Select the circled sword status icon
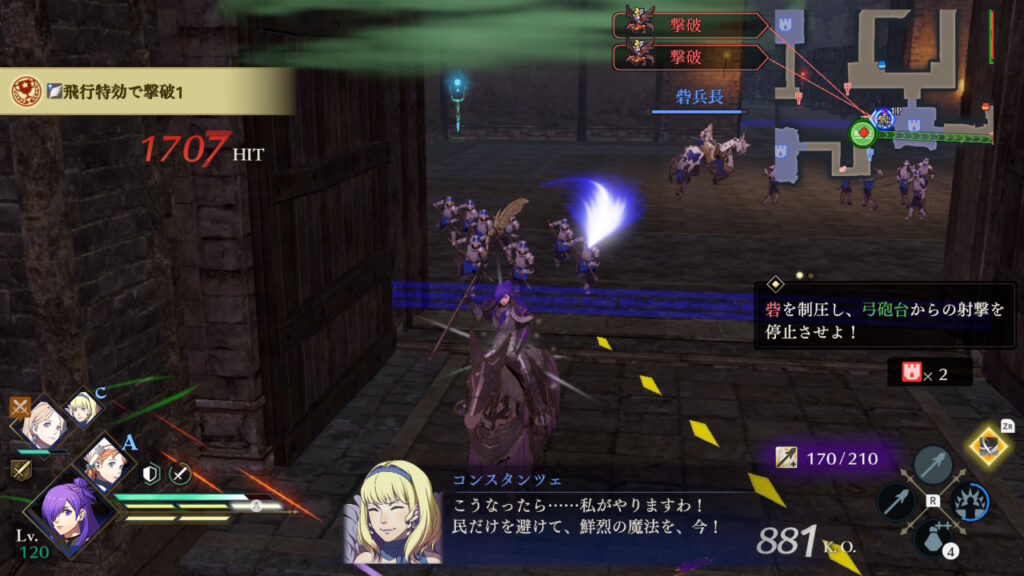1024x576 pixels. tap(180, 475)
